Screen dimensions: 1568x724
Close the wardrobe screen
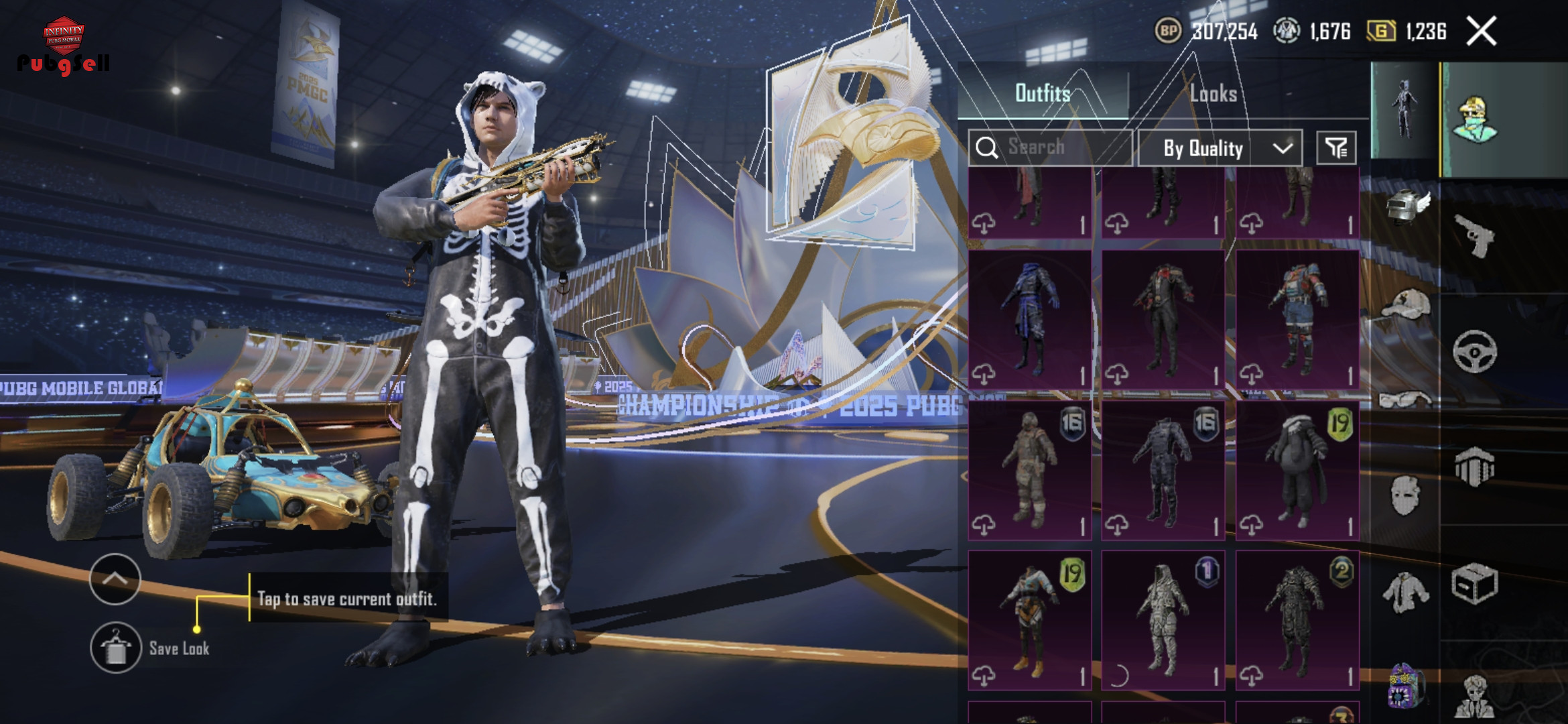click(1481, 32)
